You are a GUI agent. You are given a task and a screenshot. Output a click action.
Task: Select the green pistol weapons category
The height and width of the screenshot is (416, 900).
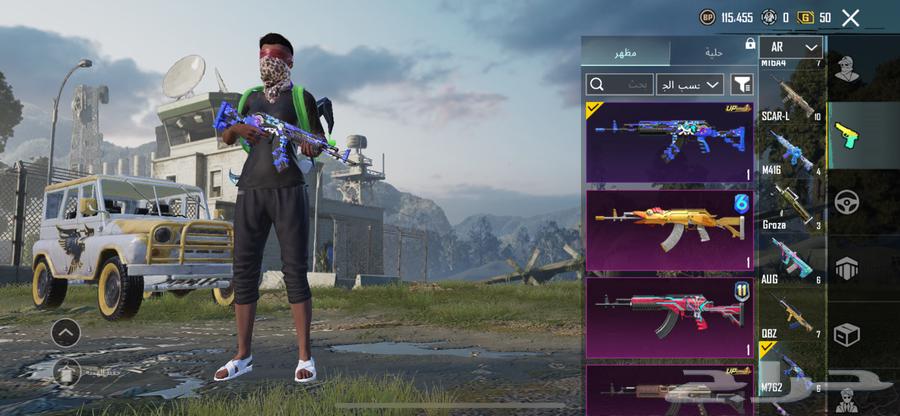click(846, 135)
